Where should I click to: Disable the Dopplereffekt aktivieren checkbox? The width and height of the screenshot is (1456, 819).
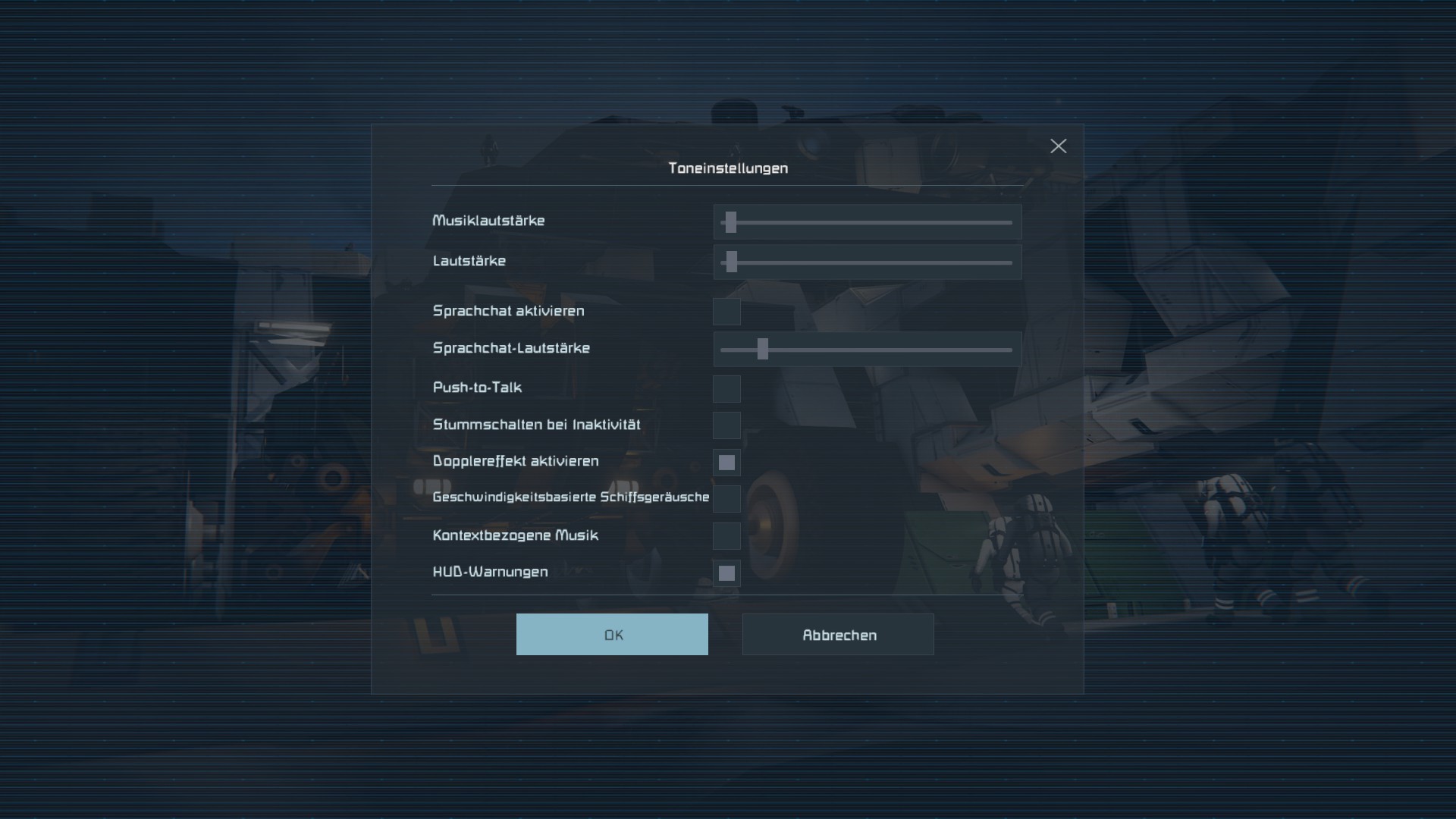tap(726, 463)
